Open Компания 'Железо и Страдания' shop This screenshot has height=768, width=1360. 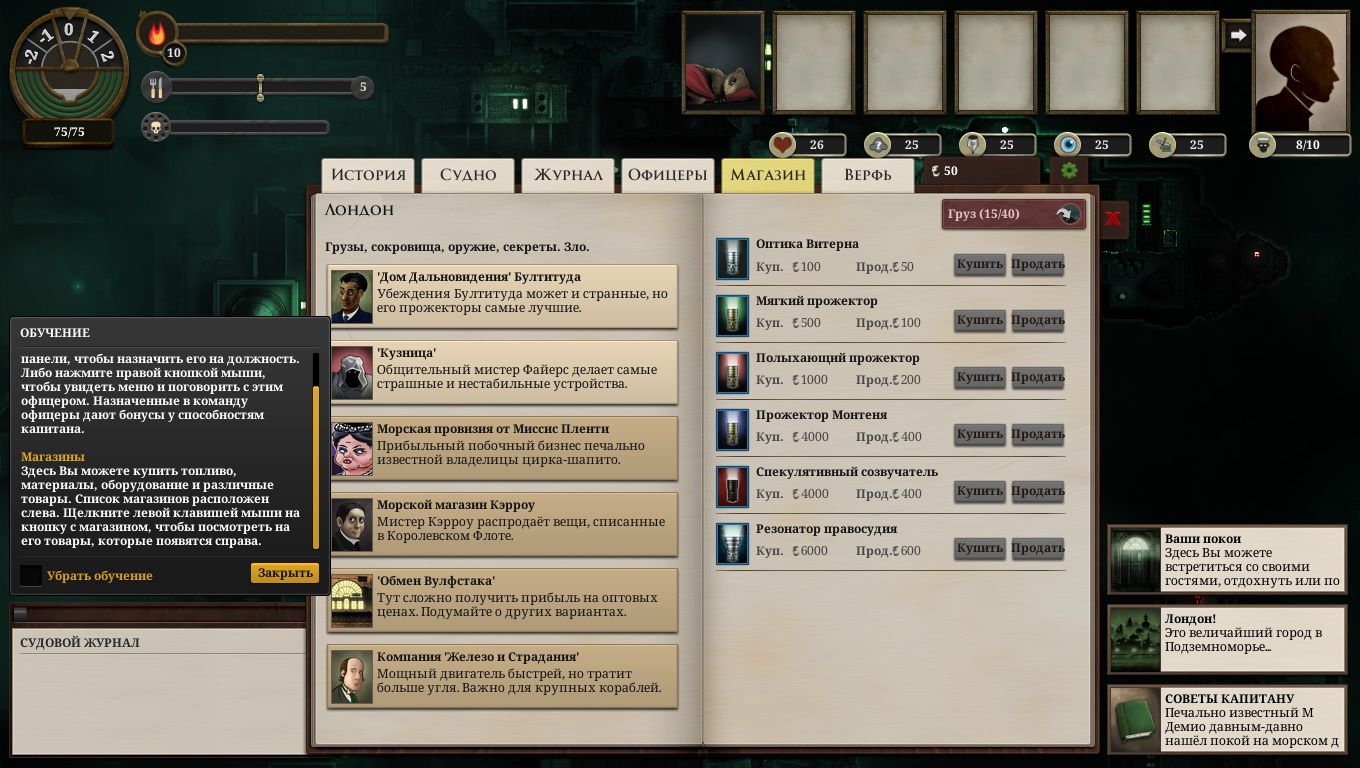click(503, 676)
